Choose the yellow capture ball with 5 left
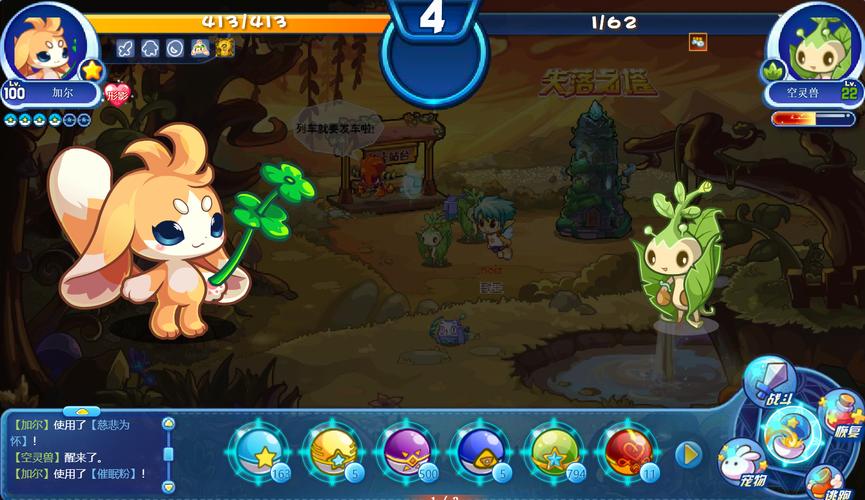 tap(334, 455)
